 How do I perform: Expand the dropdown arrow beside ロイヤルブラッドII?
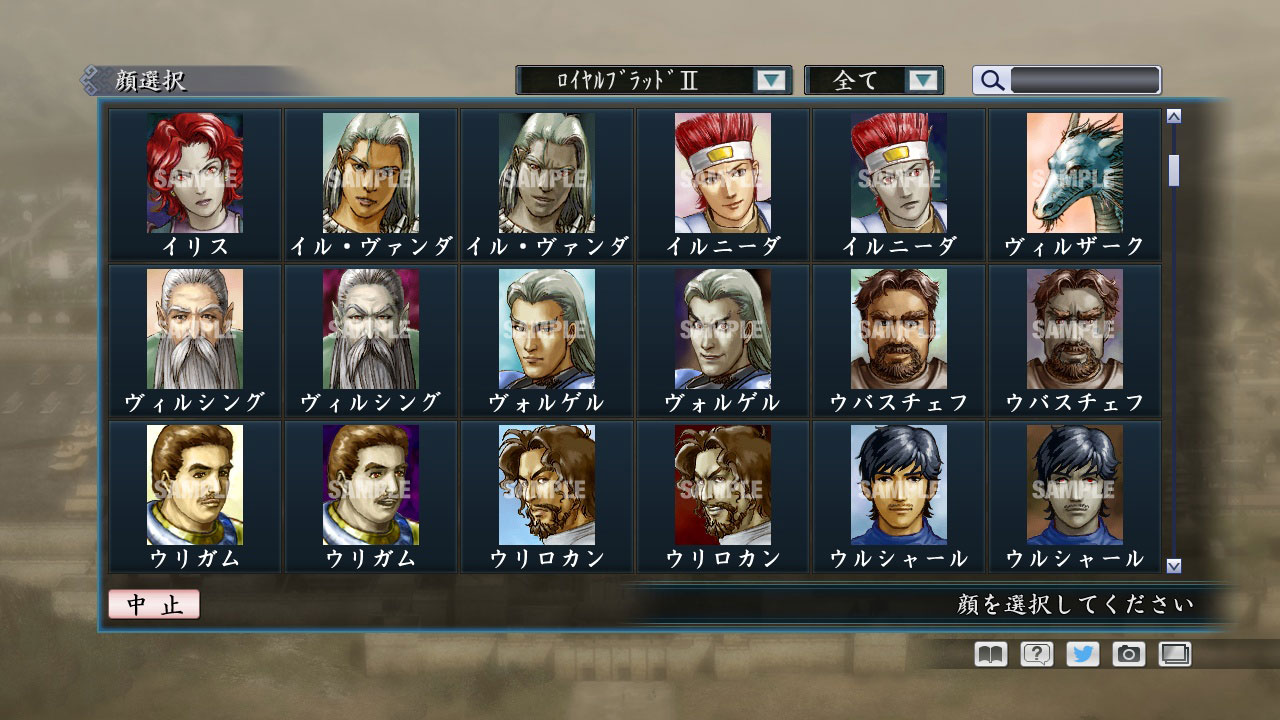(x=770, y=79)
